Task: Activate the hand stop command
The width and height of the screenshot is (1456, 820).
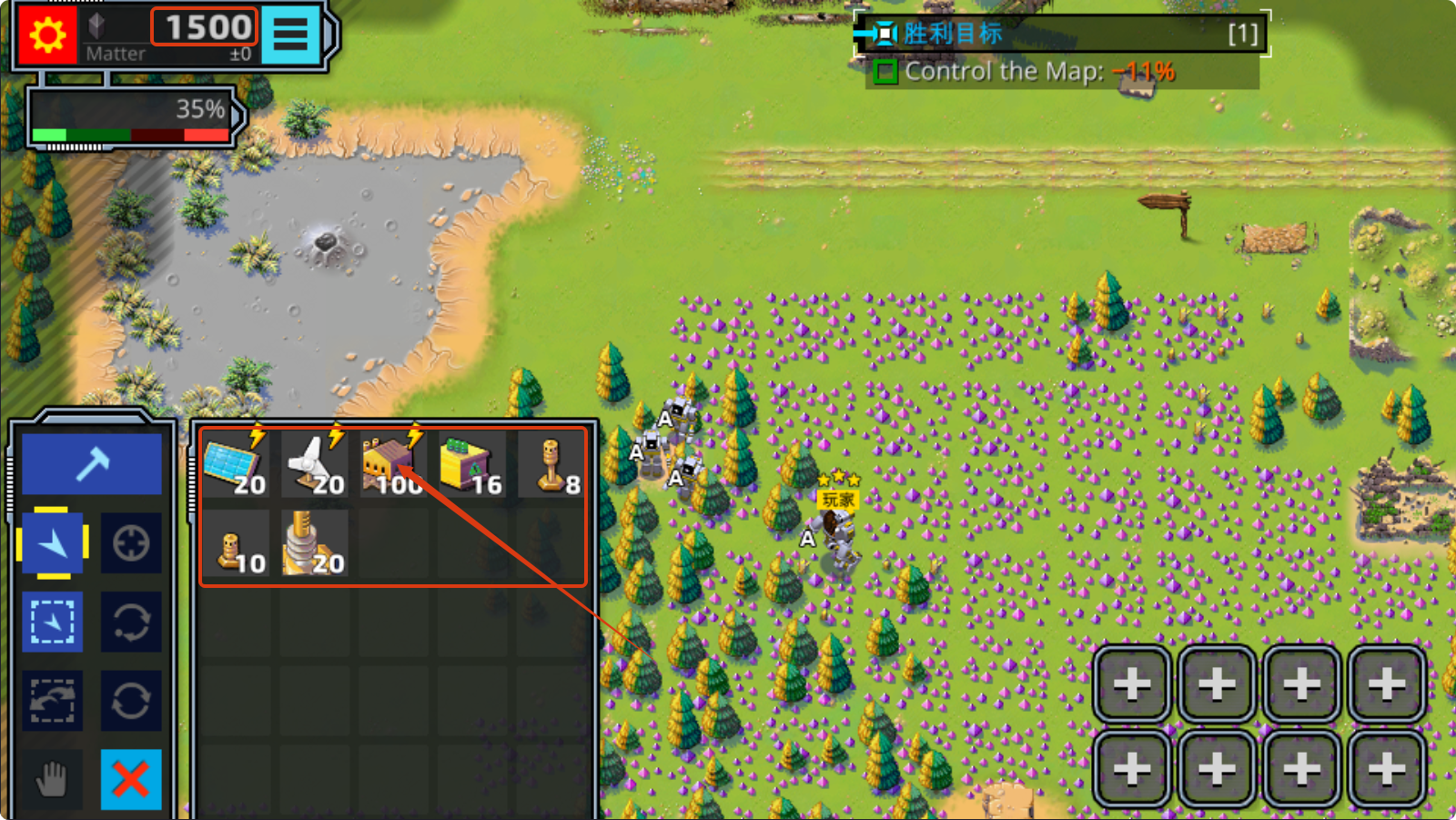Action: pos(53,780)
